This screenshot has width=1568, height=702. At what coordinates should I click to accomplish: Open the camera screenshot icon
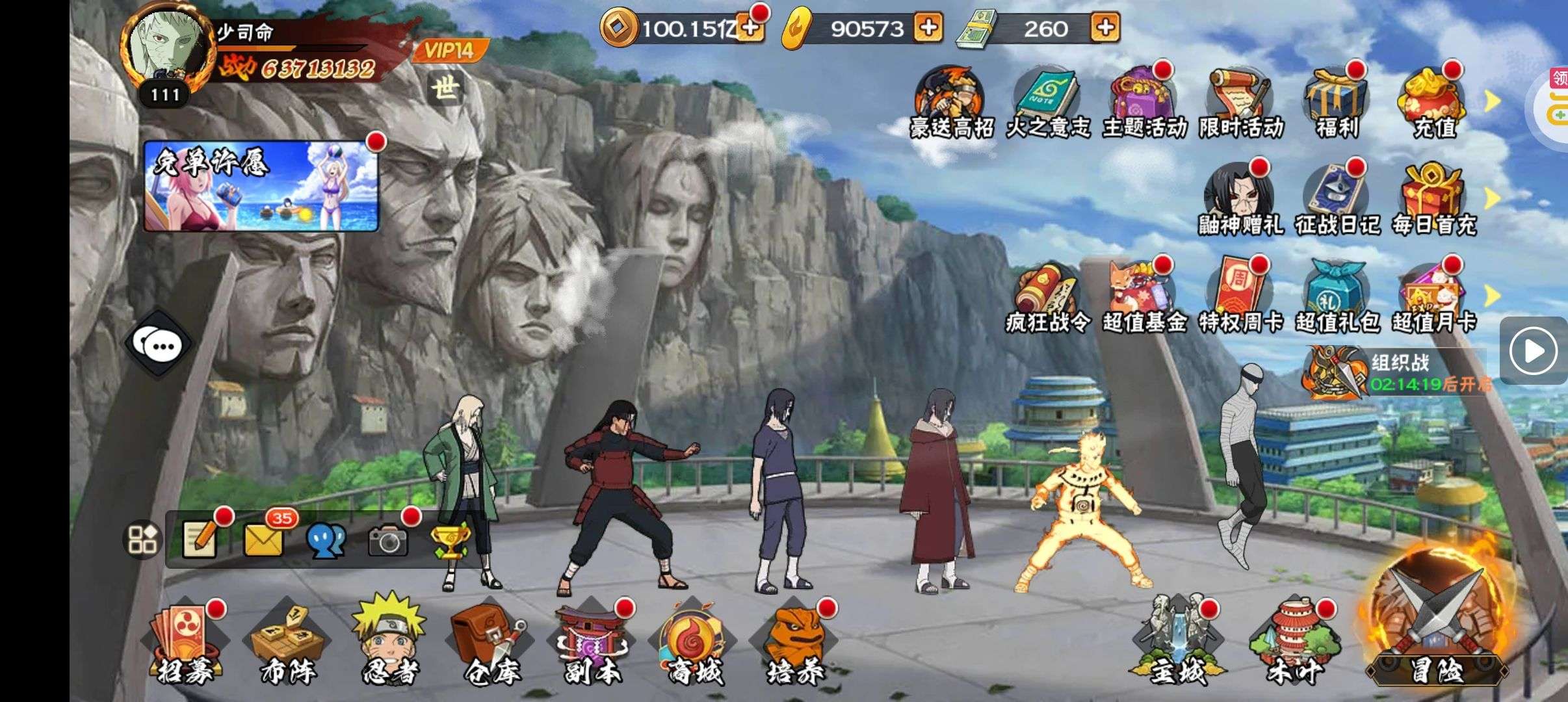388,540
